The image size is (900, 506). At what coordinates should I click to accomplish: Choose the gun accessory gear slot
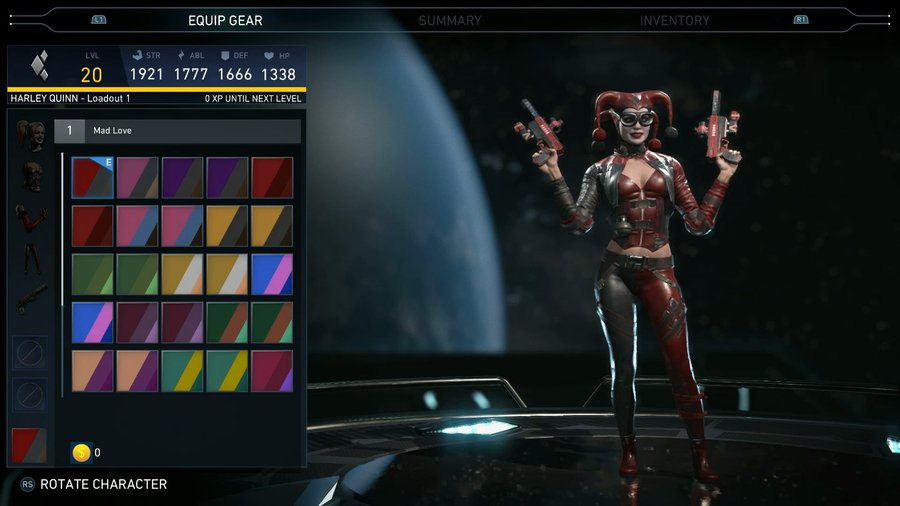[x=30, y=298]
